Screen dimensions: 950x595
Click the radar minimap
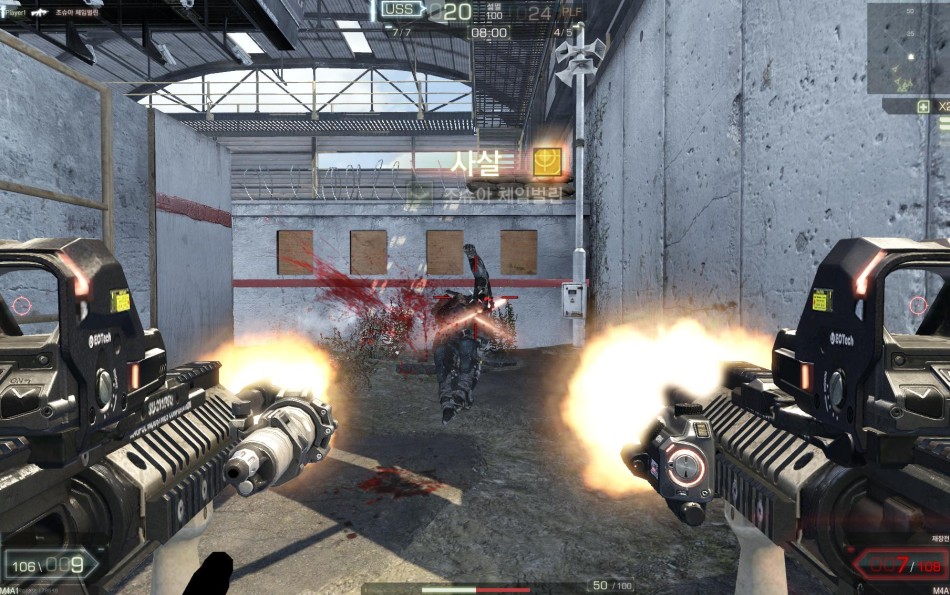coord(907,48)
